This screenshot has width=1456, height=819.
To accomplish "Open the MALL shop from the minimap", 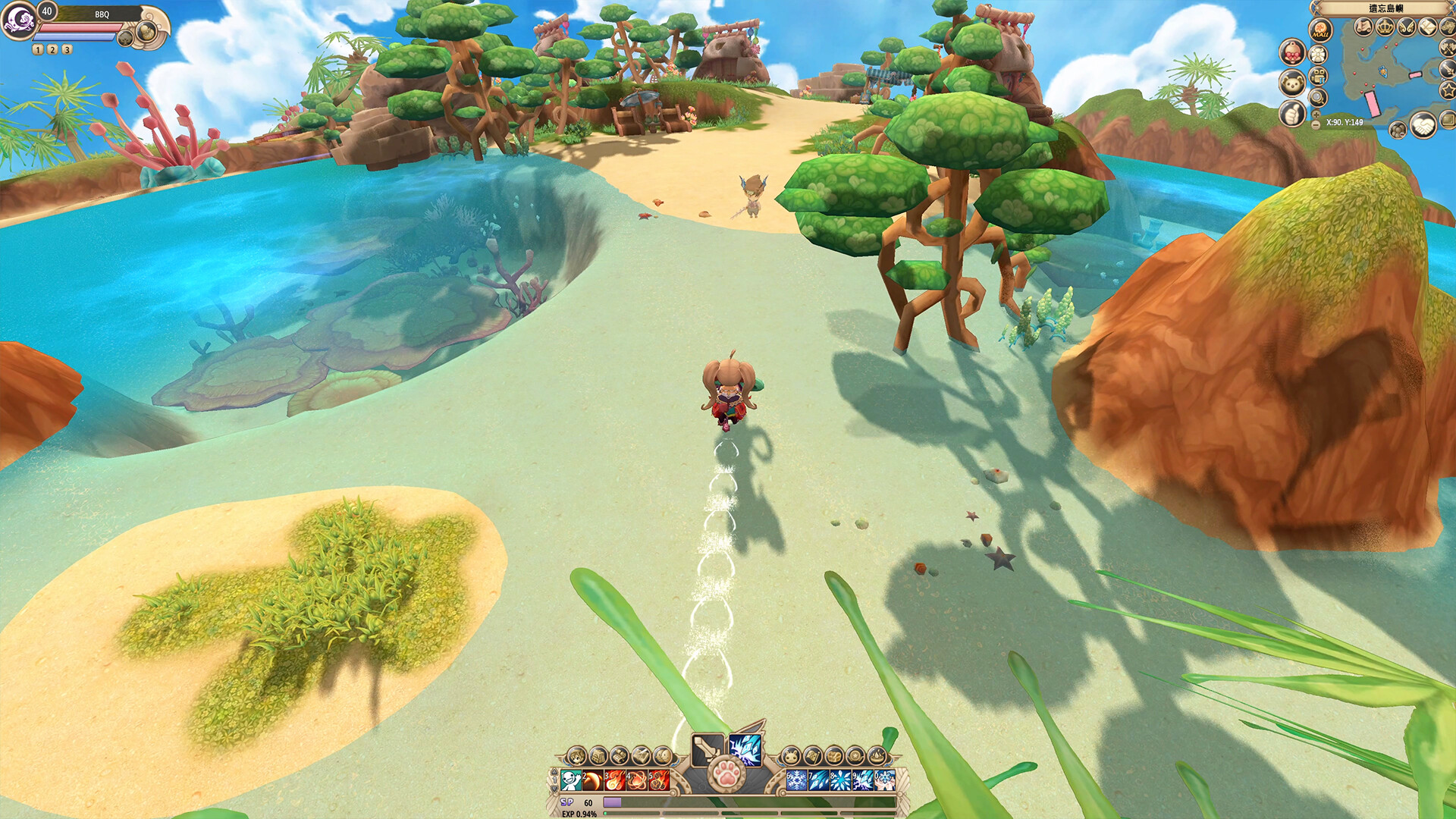I will tap(1319, 30).
